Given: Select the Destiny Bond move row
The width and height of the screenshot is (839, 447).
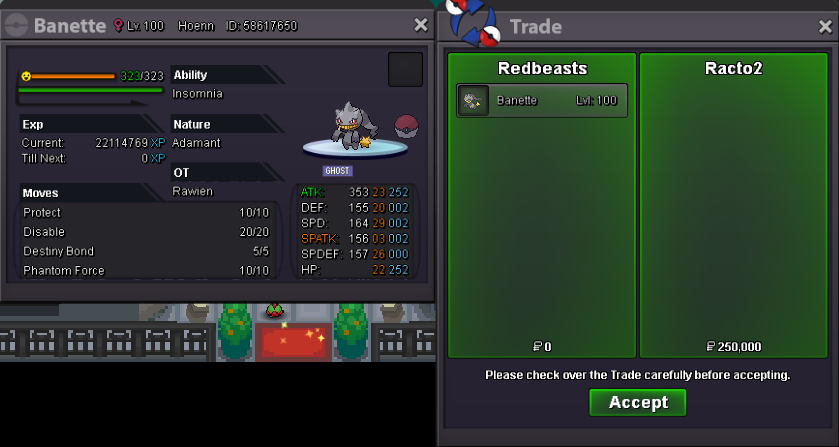Looking at the screenshot, I should (145, 251).
